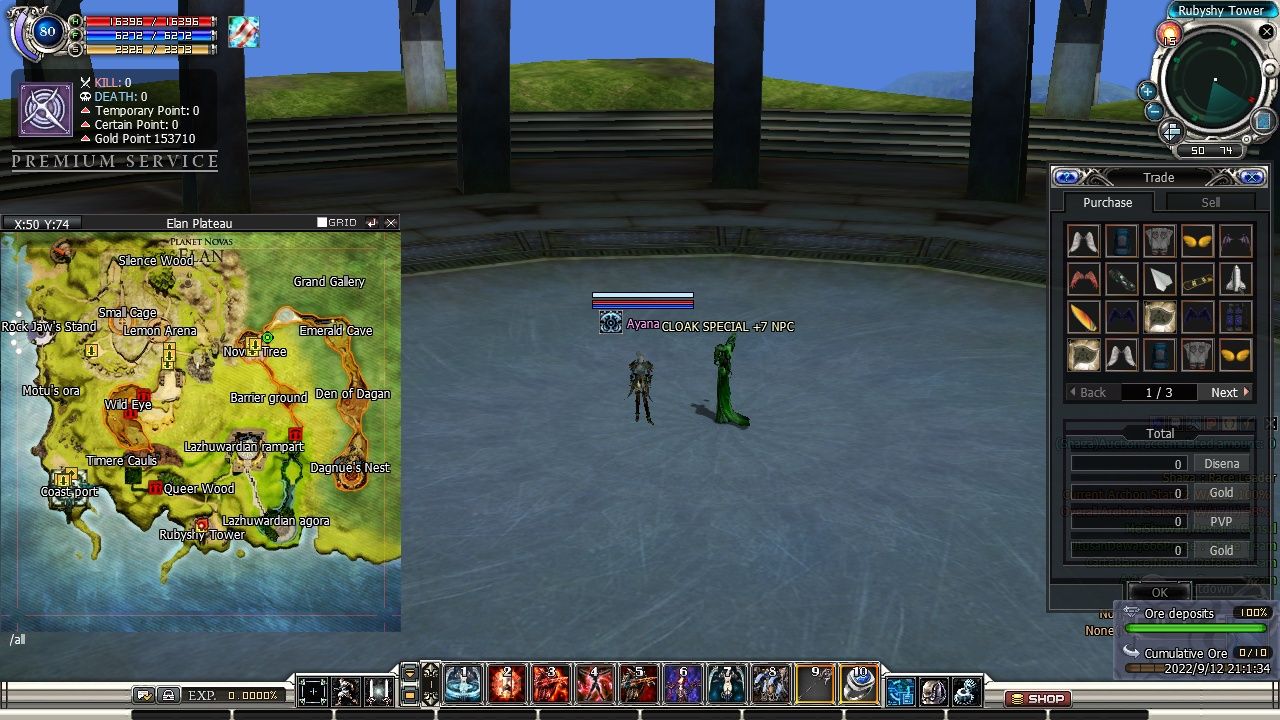Viewport: 1280px width, 720px height.
Task: Select the yellow wings item in the trade list
Action: pyautogui.click(x=1197, y=240)
